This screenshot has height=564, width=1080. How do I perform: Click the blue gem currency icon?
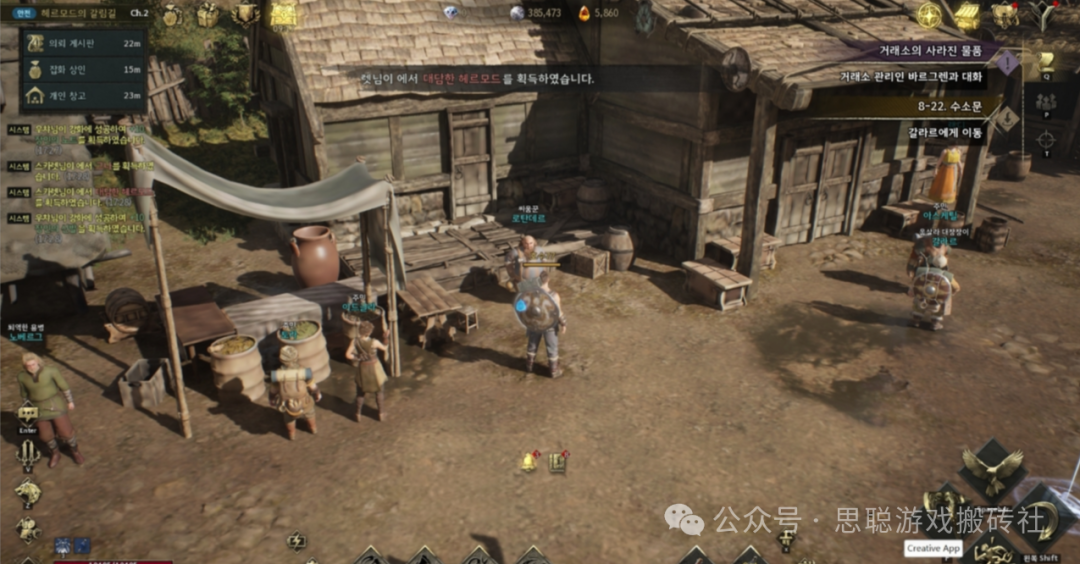coord(451,12)
